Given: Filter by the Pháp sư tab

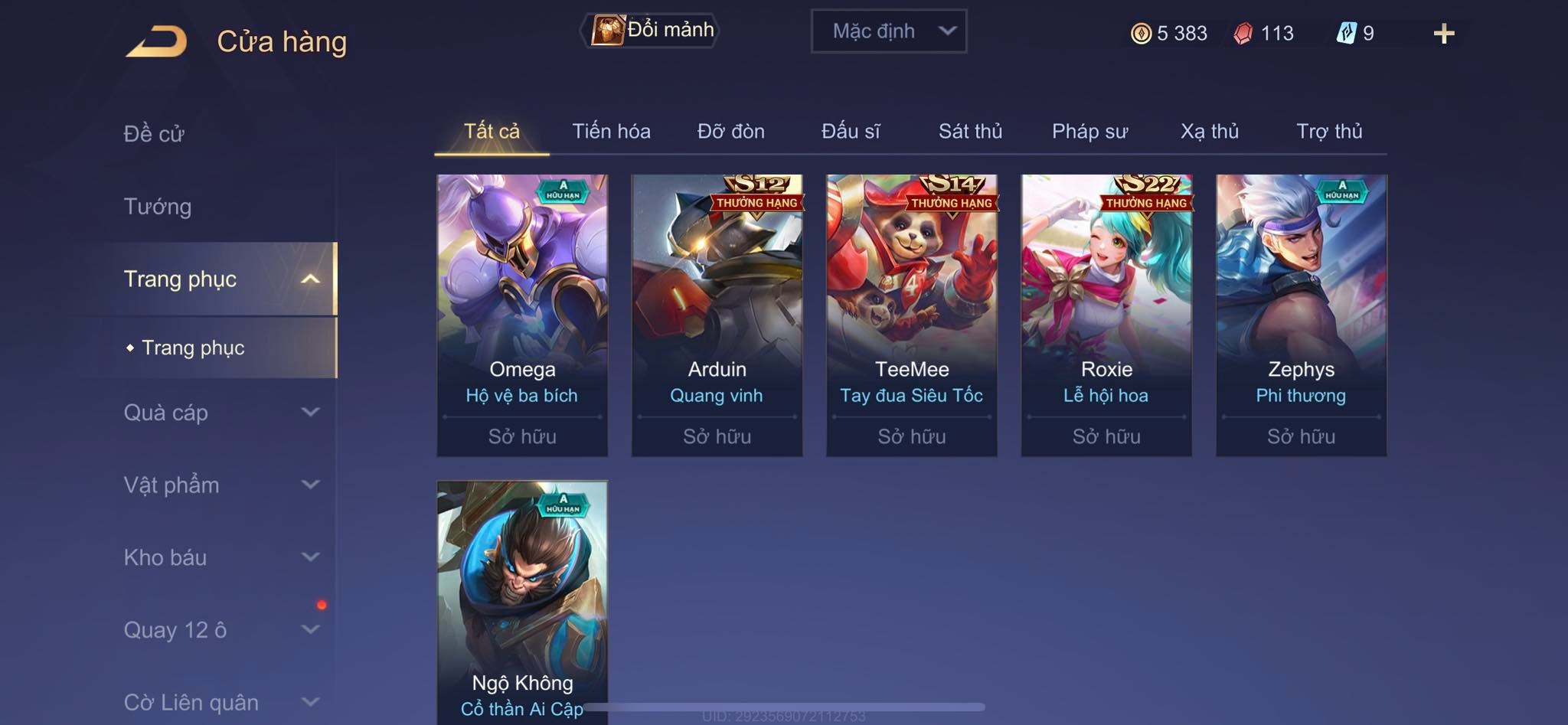Looking at the screenshot, I should pos(1089,132).
